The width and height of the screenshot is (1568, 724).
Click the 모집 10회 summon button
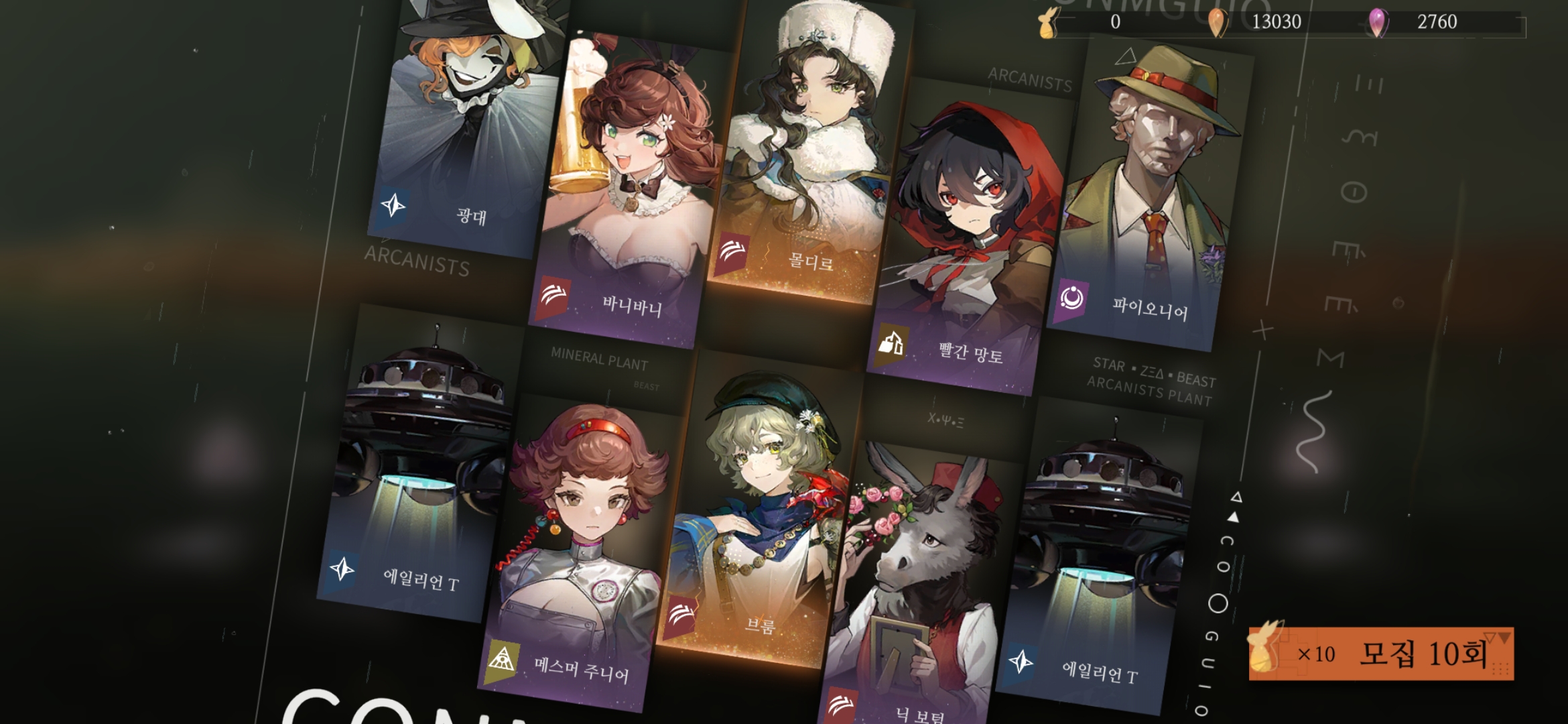tap(1380, 654)
